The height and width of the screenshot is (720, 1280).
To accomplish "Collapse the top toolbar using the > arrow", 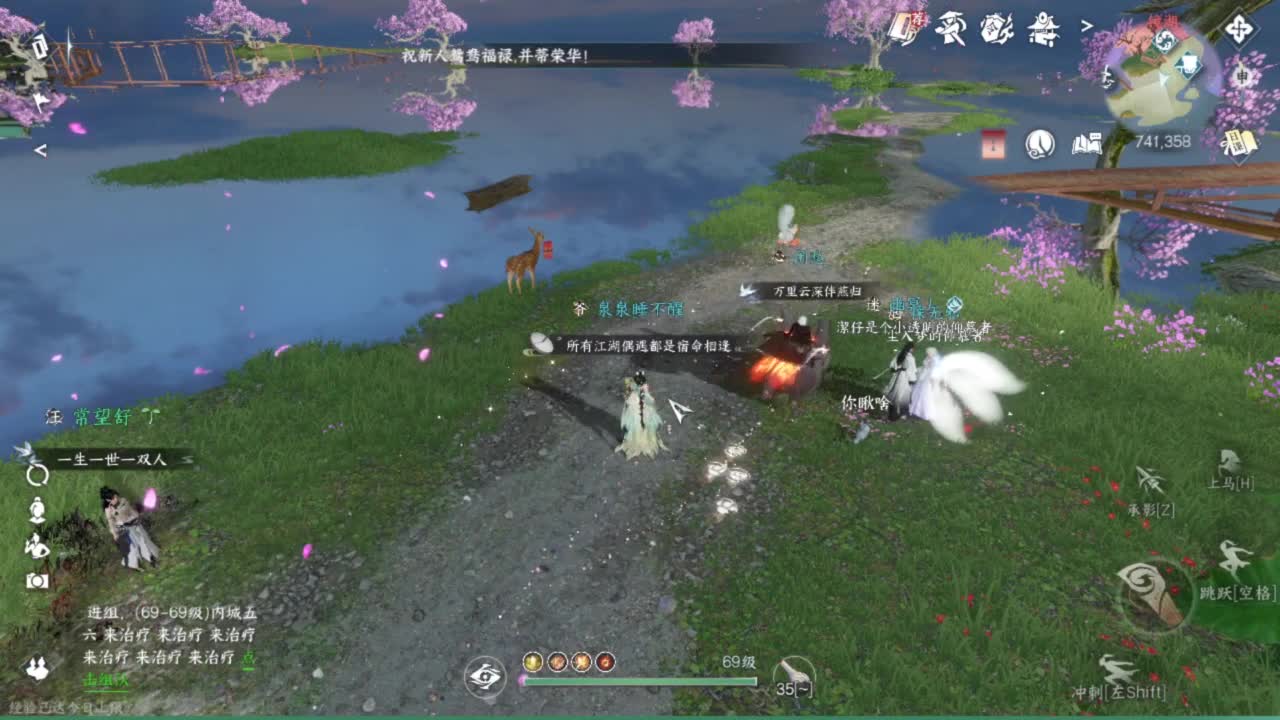I will point(1086,26).
